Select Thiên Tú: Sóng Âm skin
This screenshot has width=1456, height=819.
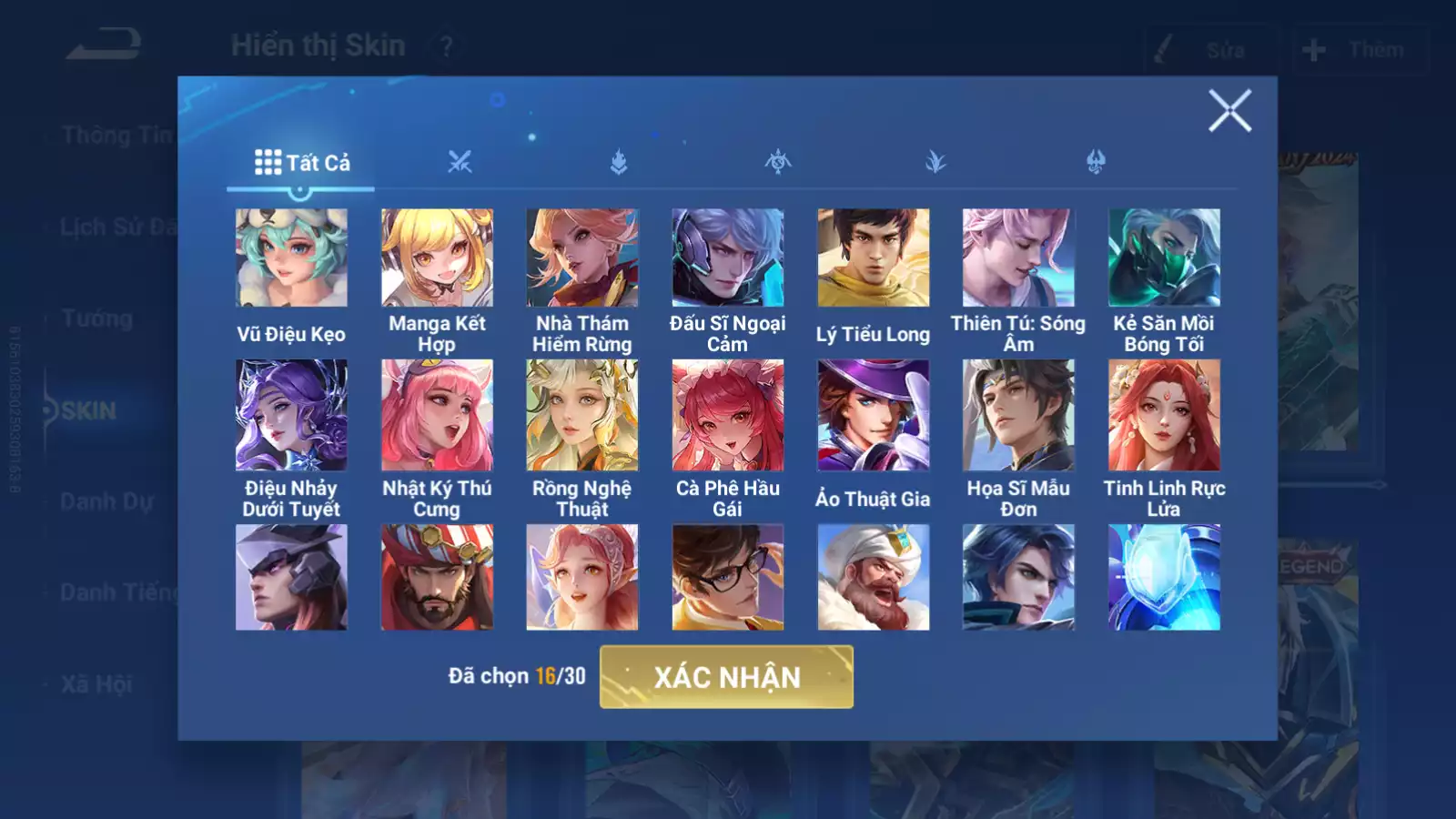(1018, 258)
